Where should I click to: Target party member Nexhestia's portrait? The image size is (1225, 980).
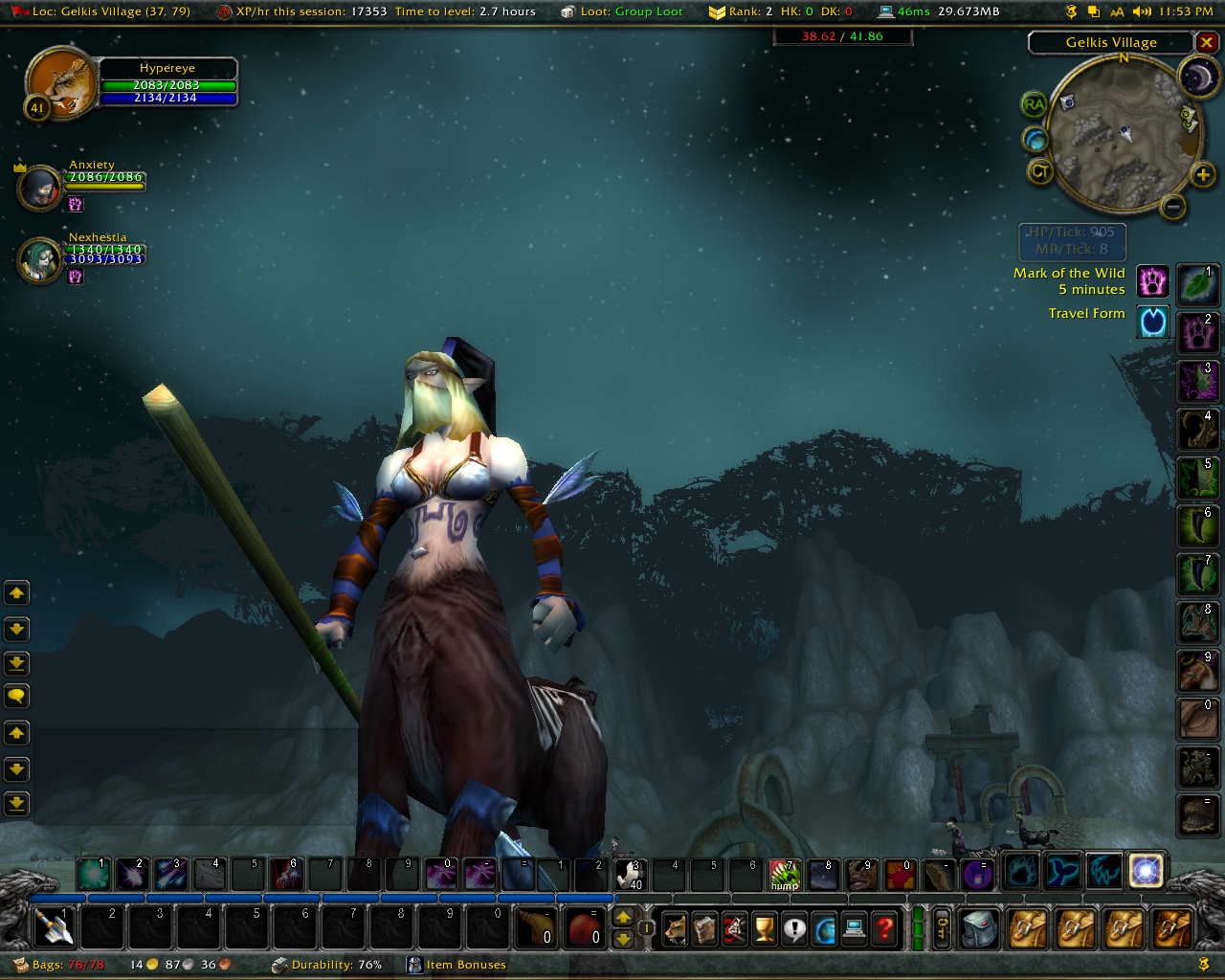40,259
